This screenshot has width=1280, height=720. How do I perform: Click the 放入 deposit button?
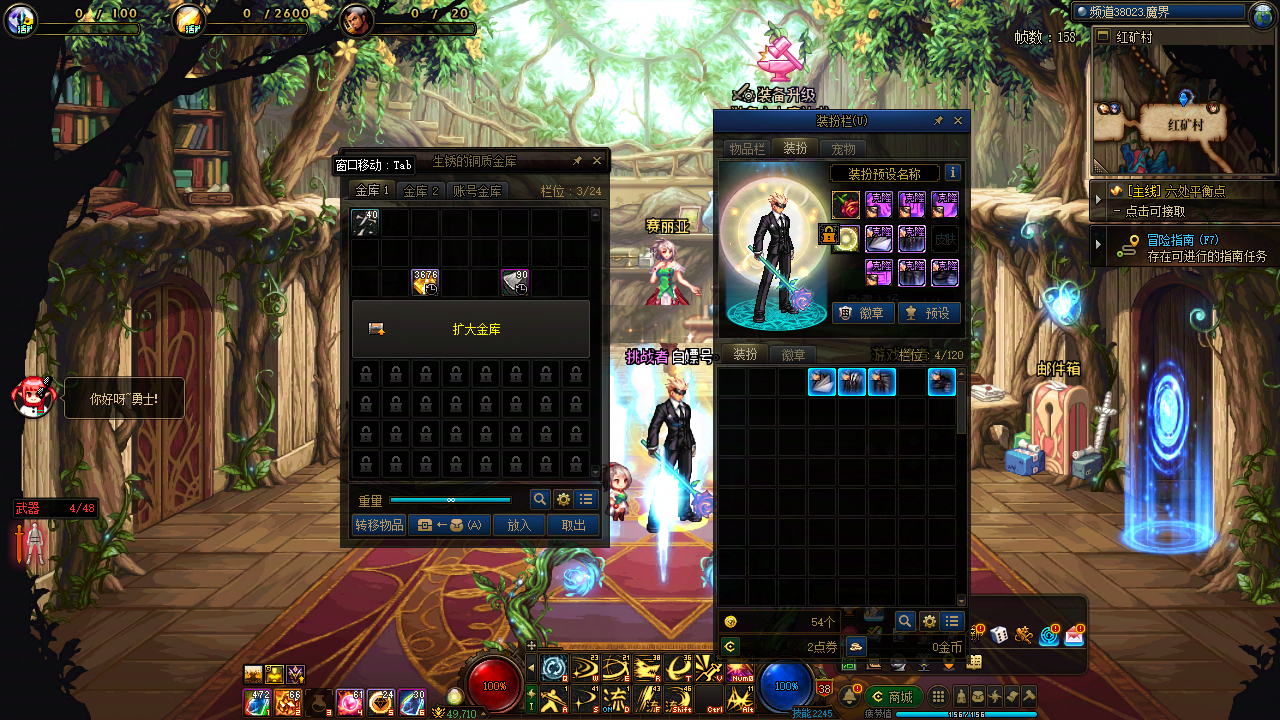tap(519, 525)
